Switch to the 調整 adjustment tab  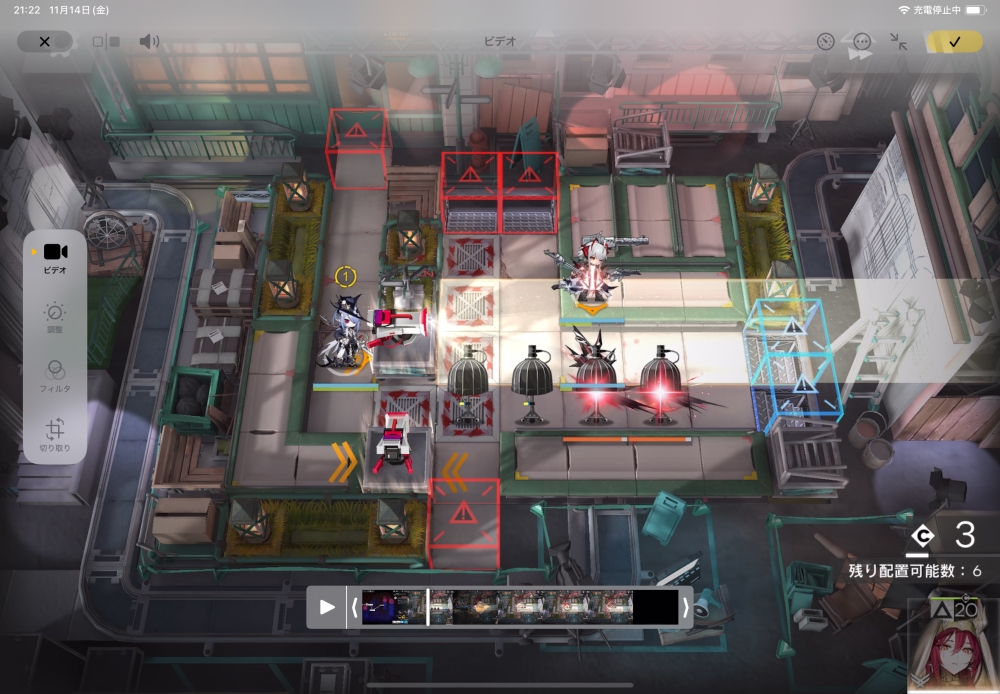click(x=55, y=317)
